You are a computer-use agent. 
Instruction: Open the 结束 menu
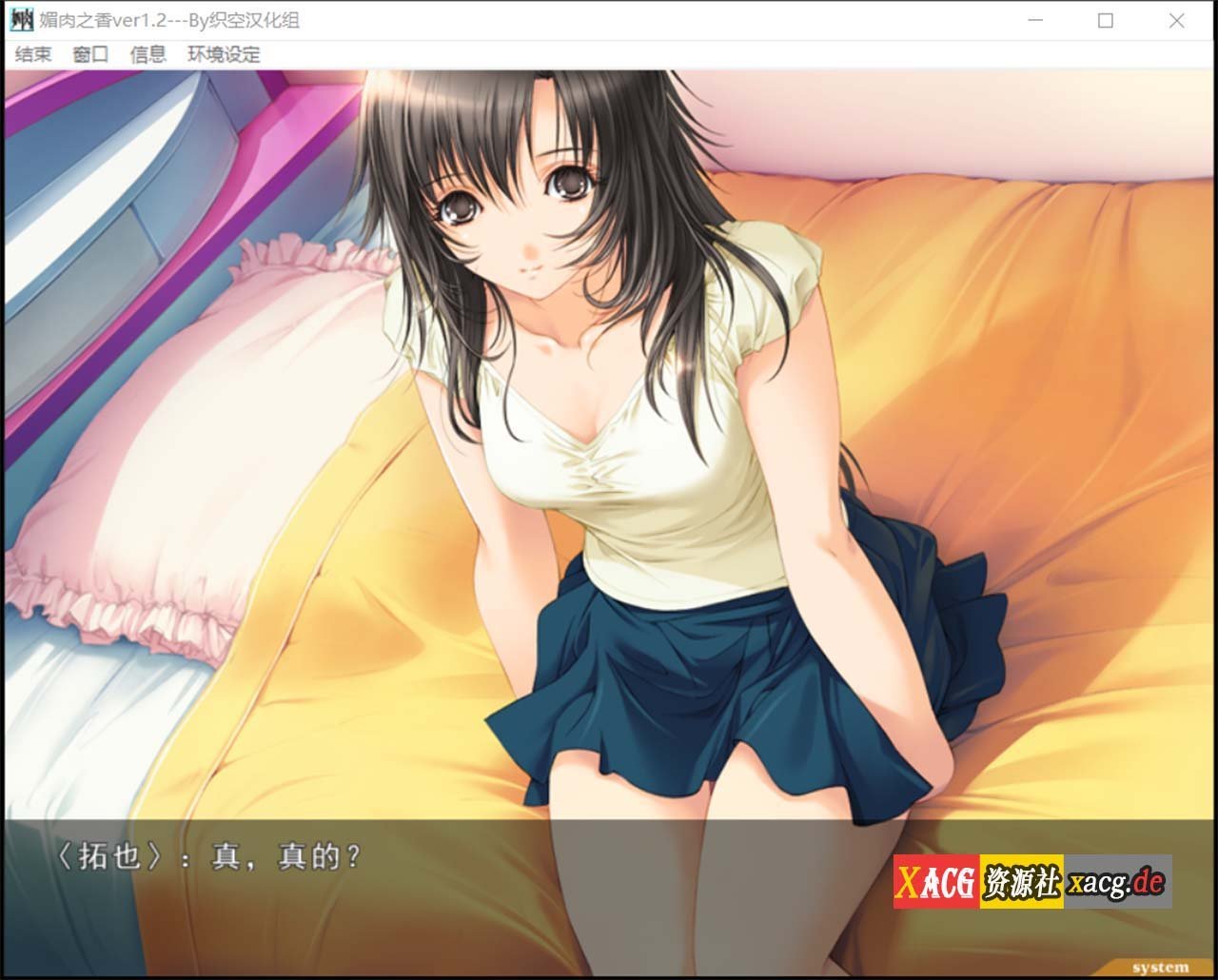click(31, 54)
